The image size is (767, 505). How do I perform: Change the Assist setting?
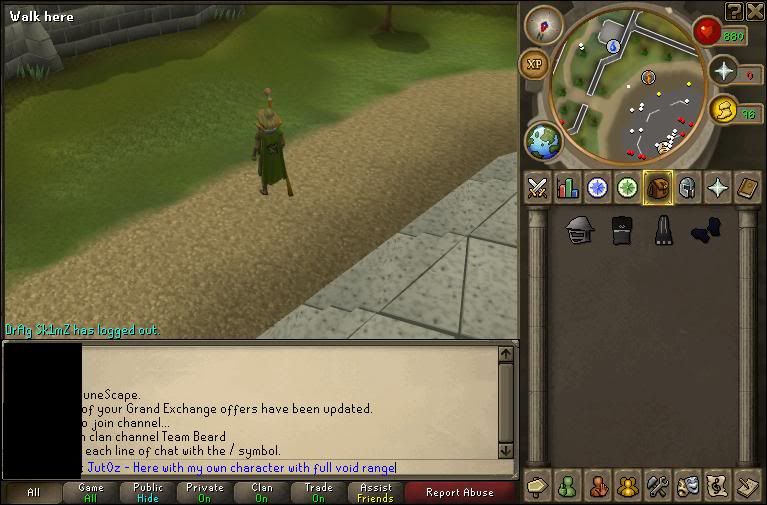pyautogui.click(x=376, y=492)
